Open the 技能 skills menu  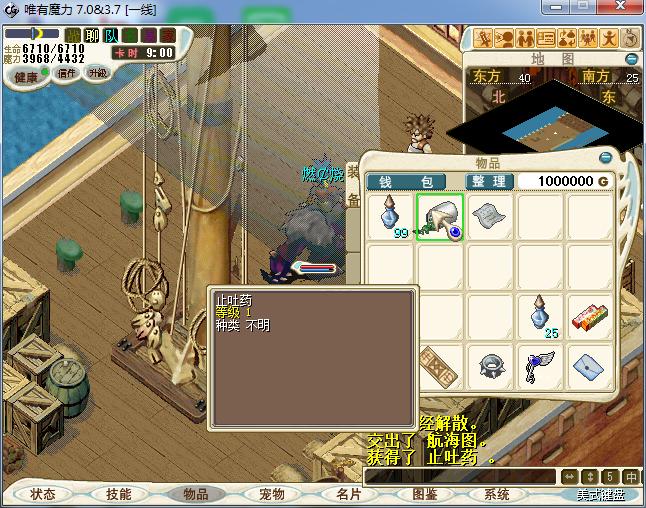(119, 494)
